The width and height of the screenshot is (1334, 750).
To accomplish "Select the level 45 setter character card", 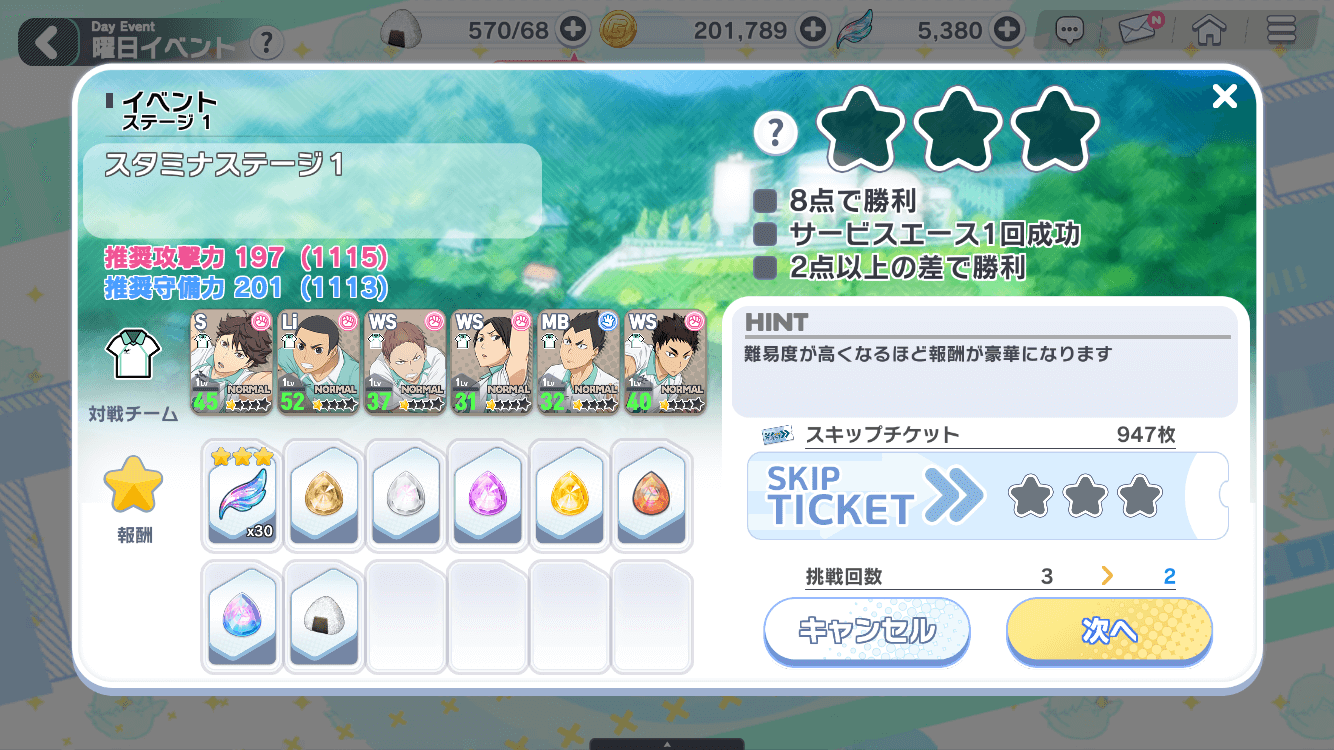I will click(231, 362).
